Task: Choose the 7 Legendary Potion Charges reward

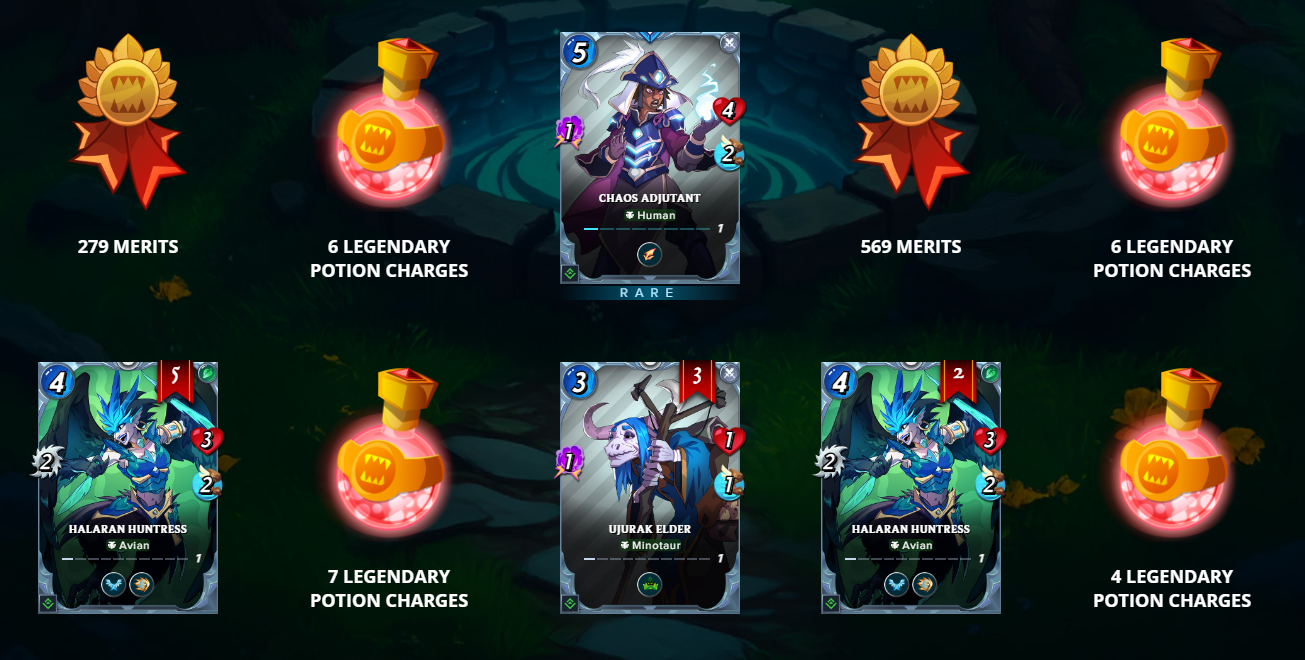Action: tap(389, 450)
